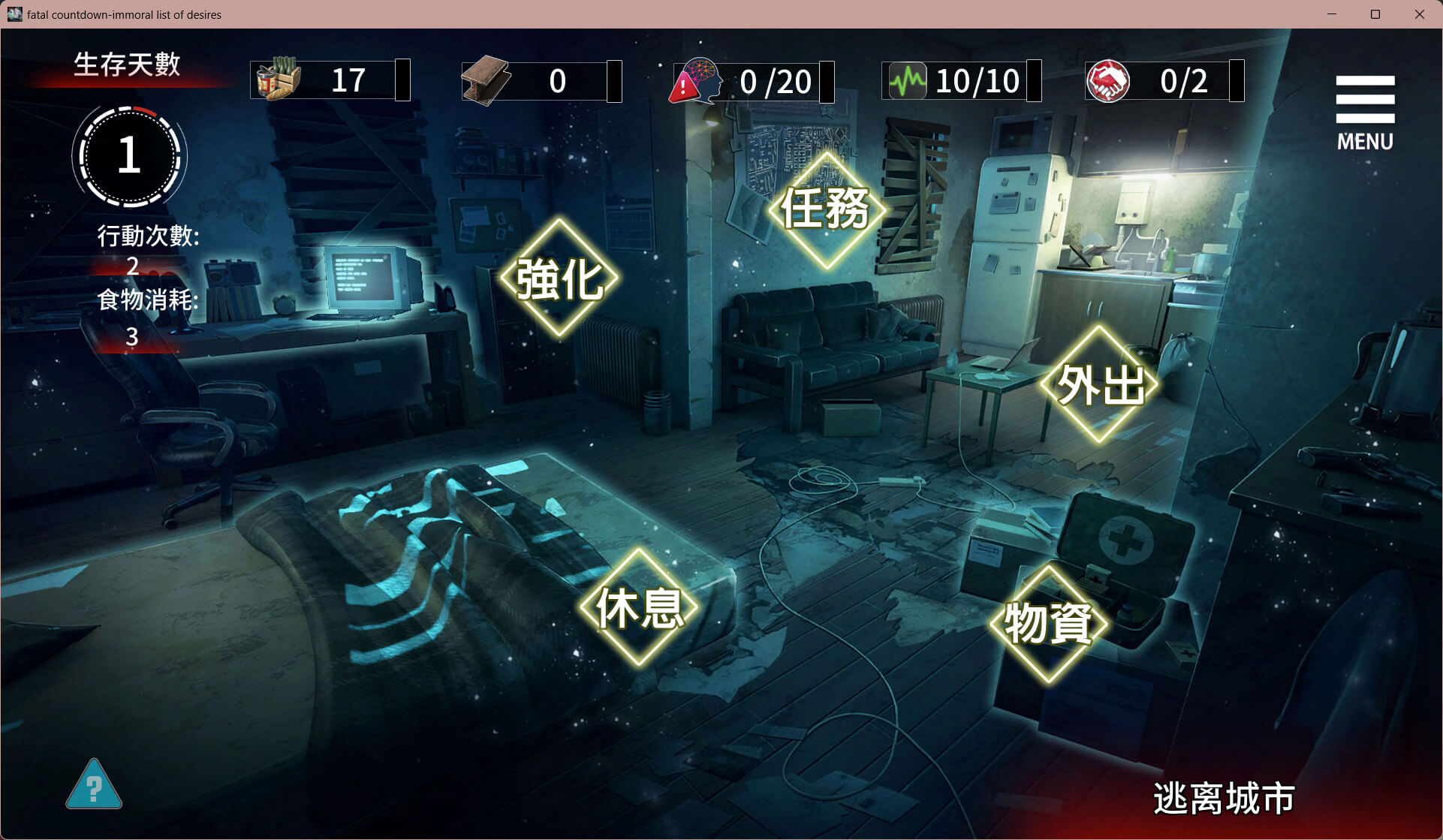1443x840 pixels.
Task: Open the 強化 (Upgrade) diamond button
Action: (559, 278)
